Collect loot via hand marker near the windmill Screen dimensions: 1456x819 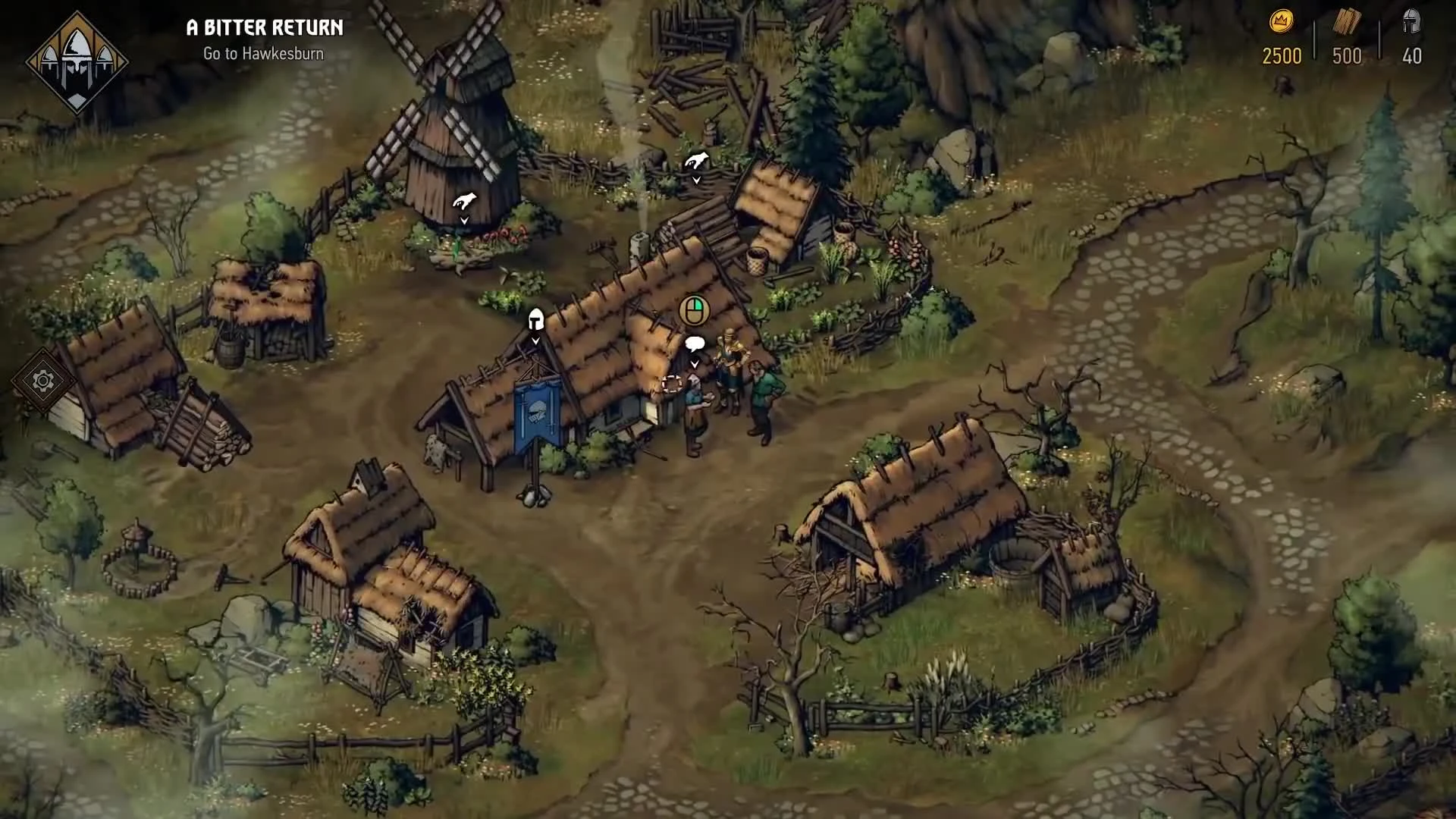(x=464, y=199)
